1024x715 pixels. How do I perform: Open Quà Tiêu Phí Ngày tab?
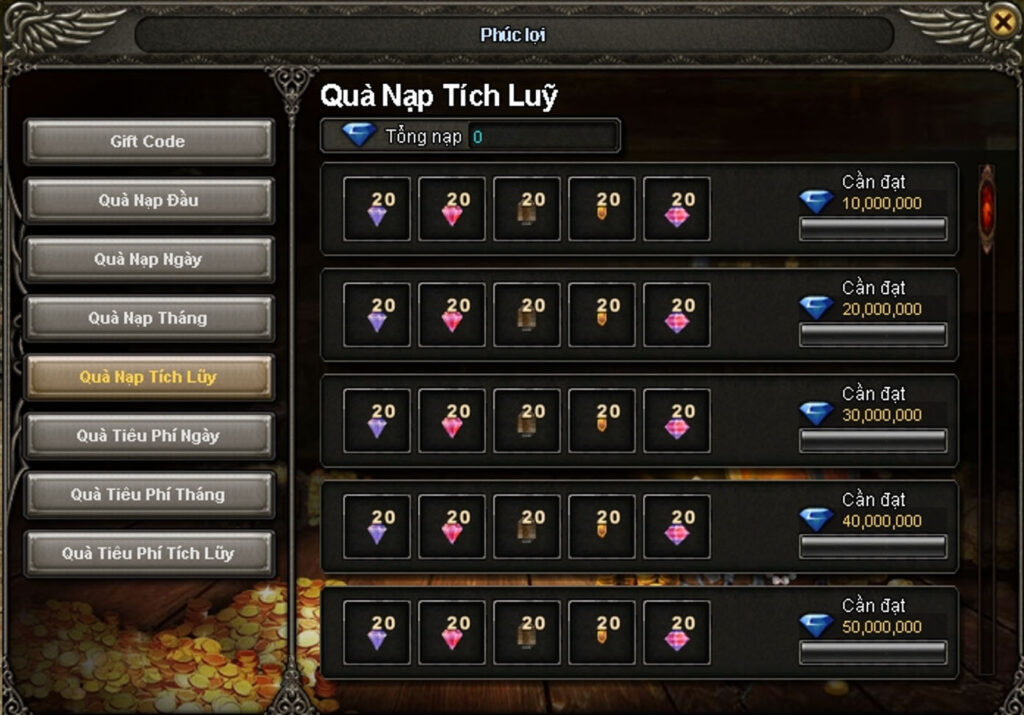(x=148, y=436)
